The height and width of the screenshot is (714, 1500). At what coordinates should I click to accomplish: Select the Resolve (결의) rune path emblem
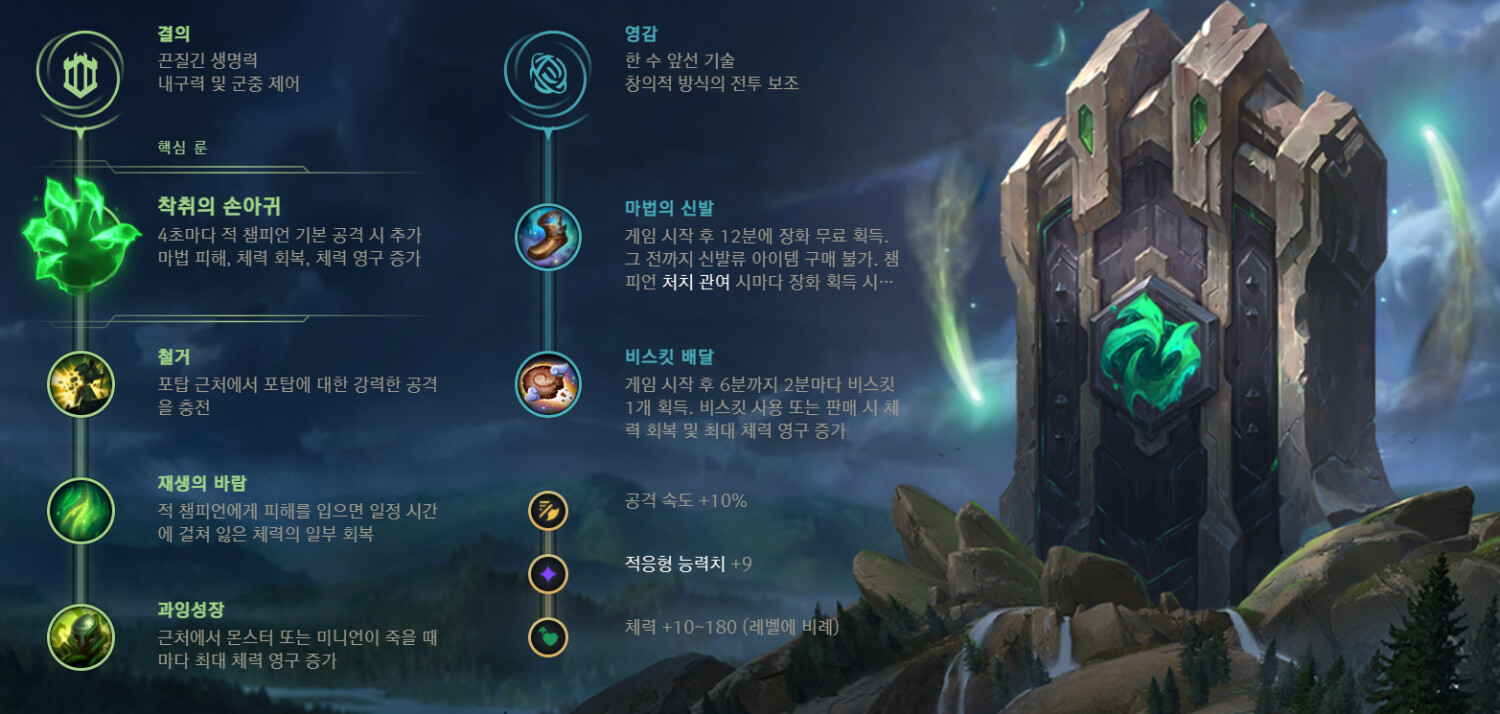[x=80, y=73]
